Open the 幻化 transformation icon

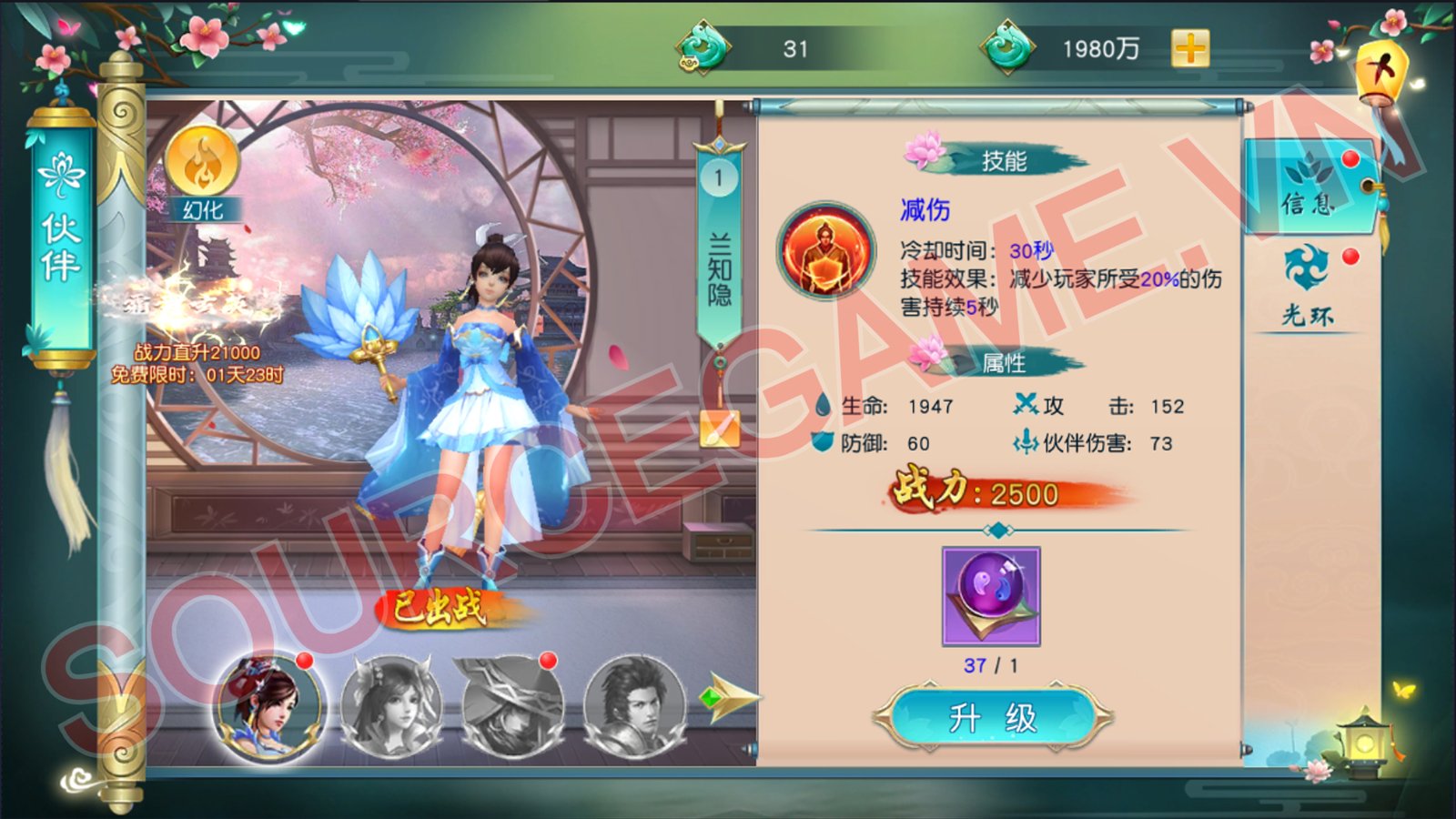(x=202, y=169)
